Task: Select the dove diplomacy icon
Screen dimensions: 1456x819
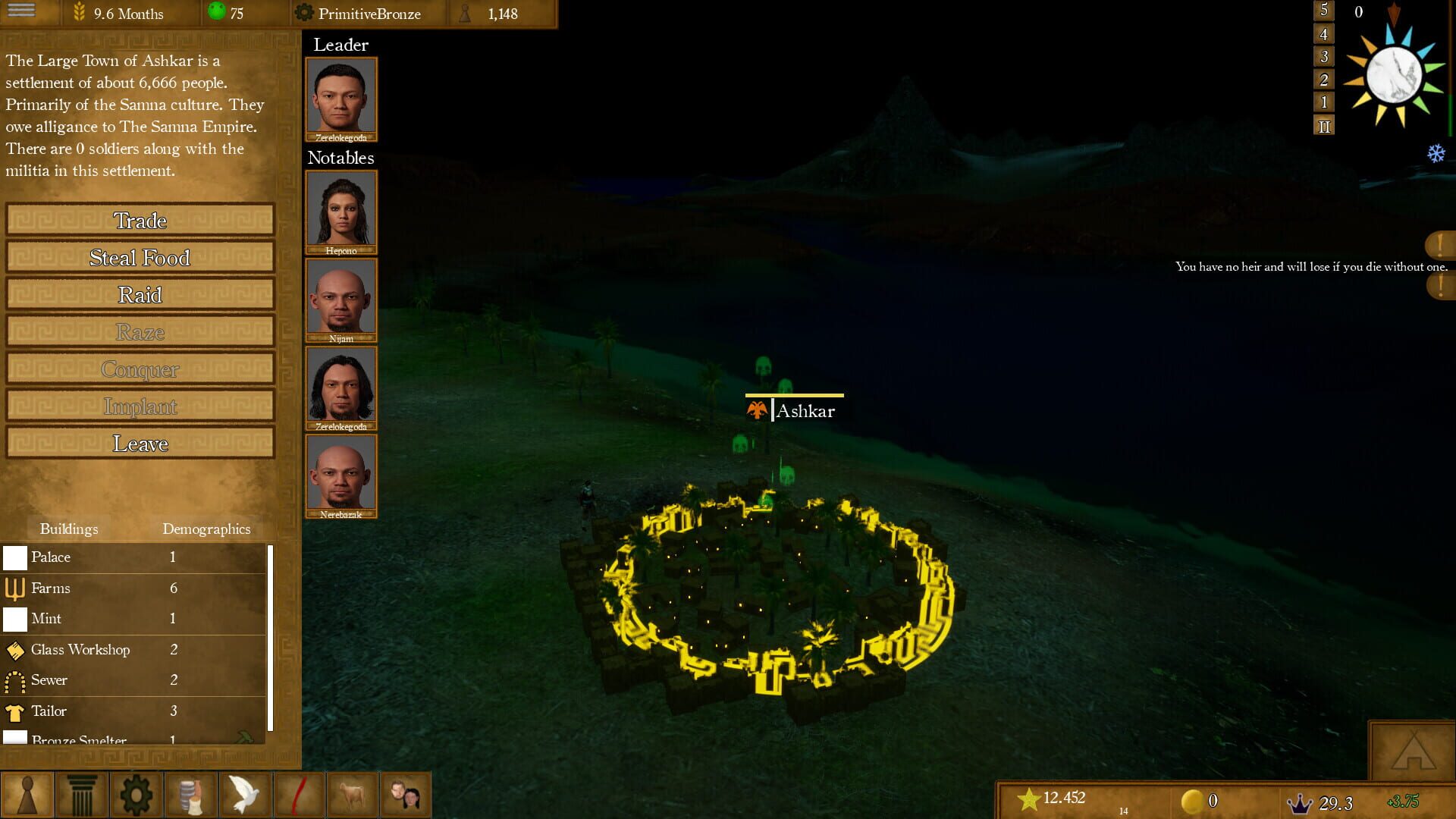Action: tap(244, 794)
